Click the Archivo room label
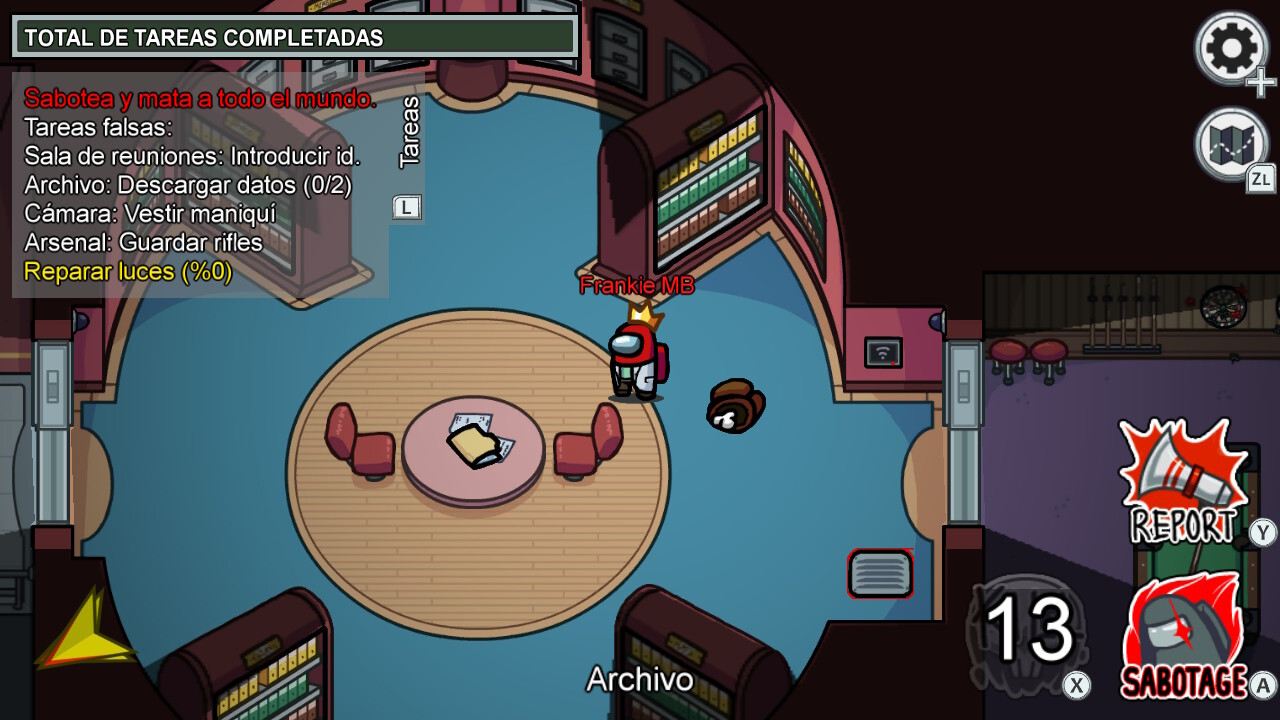 point(640,680)
